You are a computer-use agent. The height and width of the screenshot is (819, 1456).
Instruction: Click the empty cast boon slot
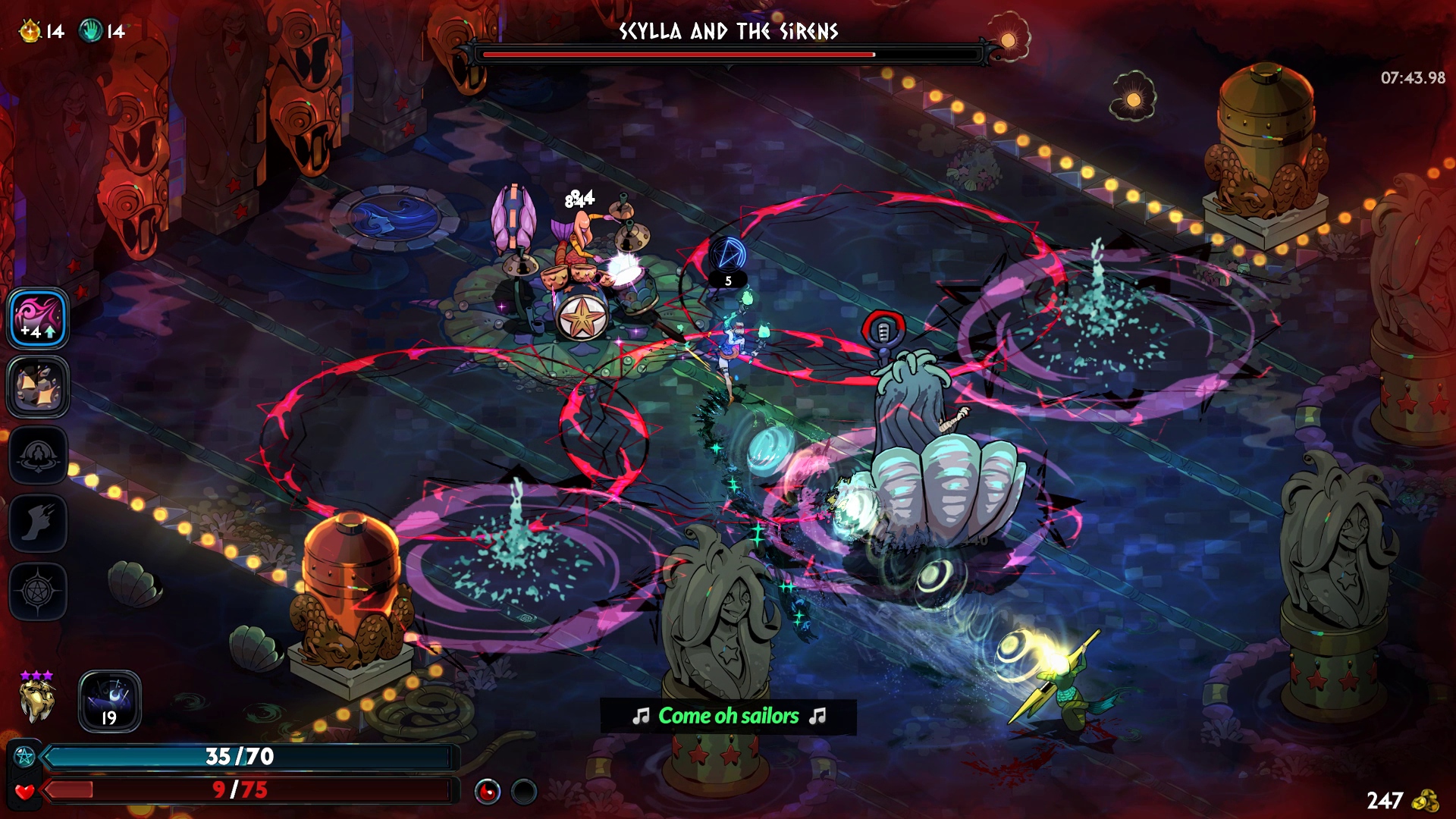click(38, 455)
